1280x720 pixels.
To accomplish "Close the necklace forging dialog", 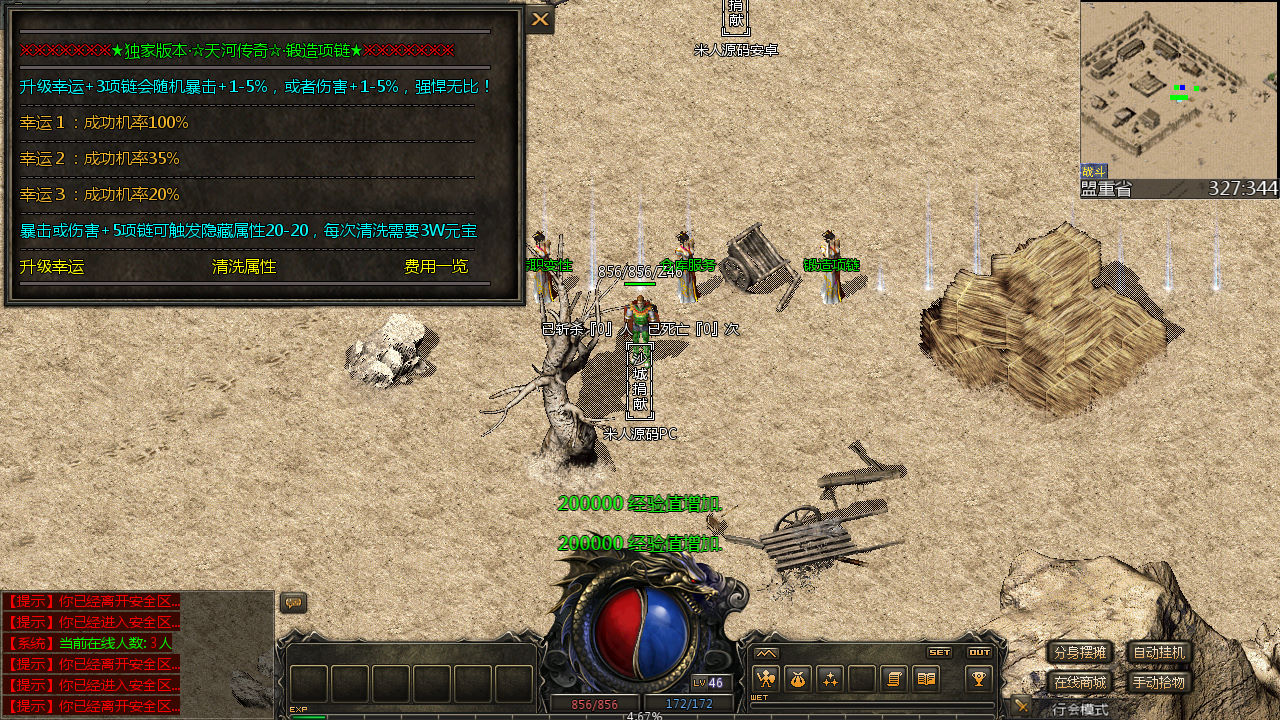I will pos(540,19).
